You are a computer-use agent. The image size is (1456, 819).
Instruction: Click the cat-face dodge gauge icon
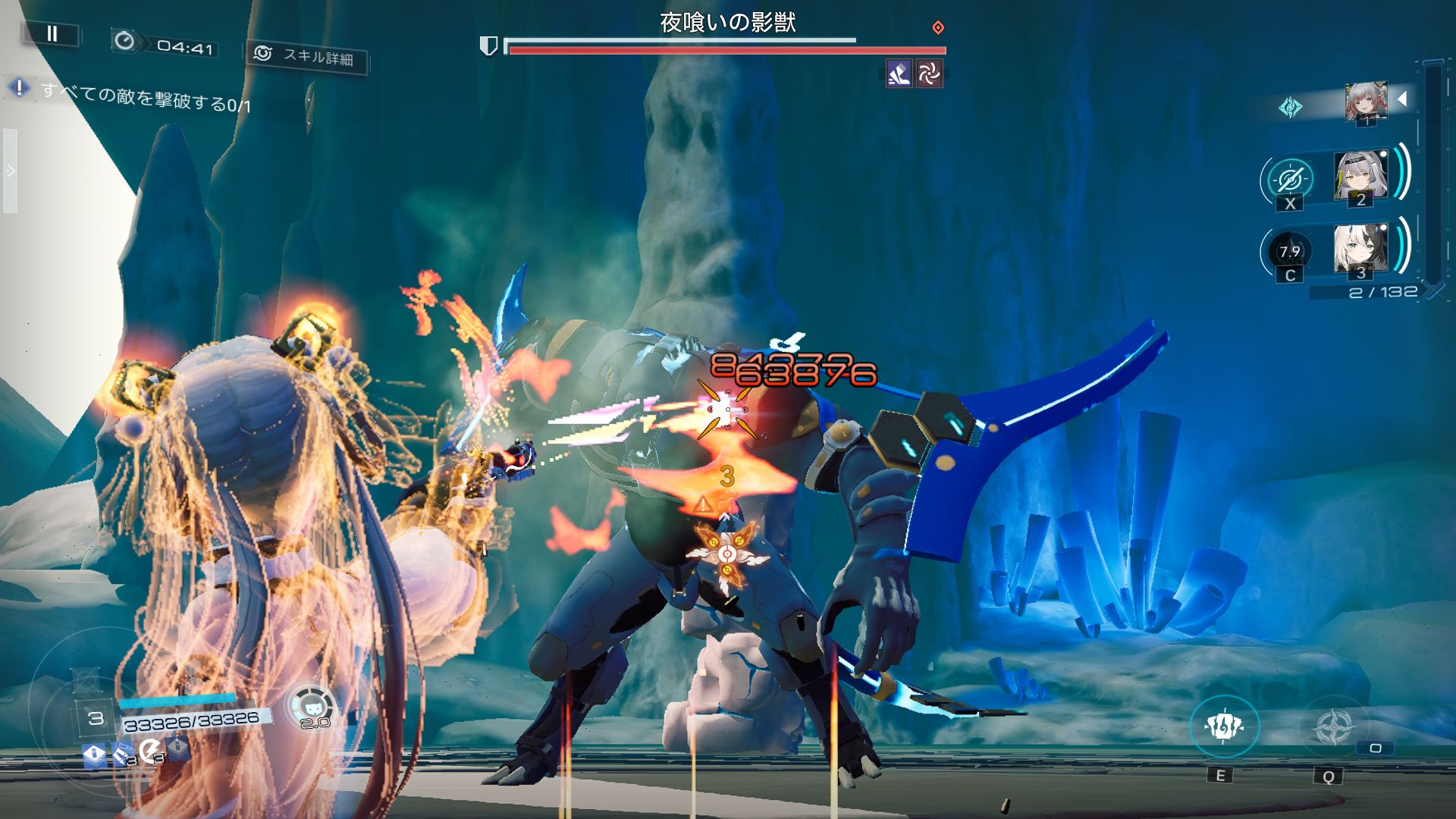coord(312,707)
